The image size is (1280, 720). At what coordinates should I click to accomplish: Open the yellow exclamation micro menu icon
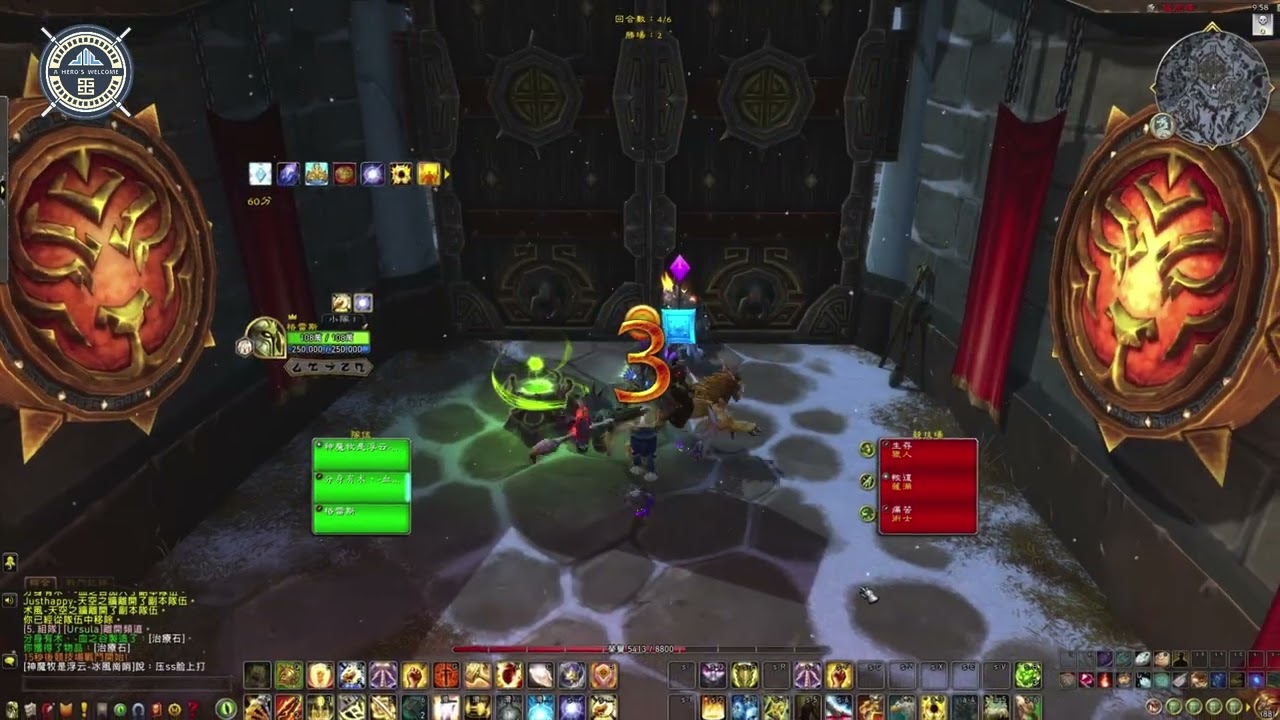[x=83, y=709]
